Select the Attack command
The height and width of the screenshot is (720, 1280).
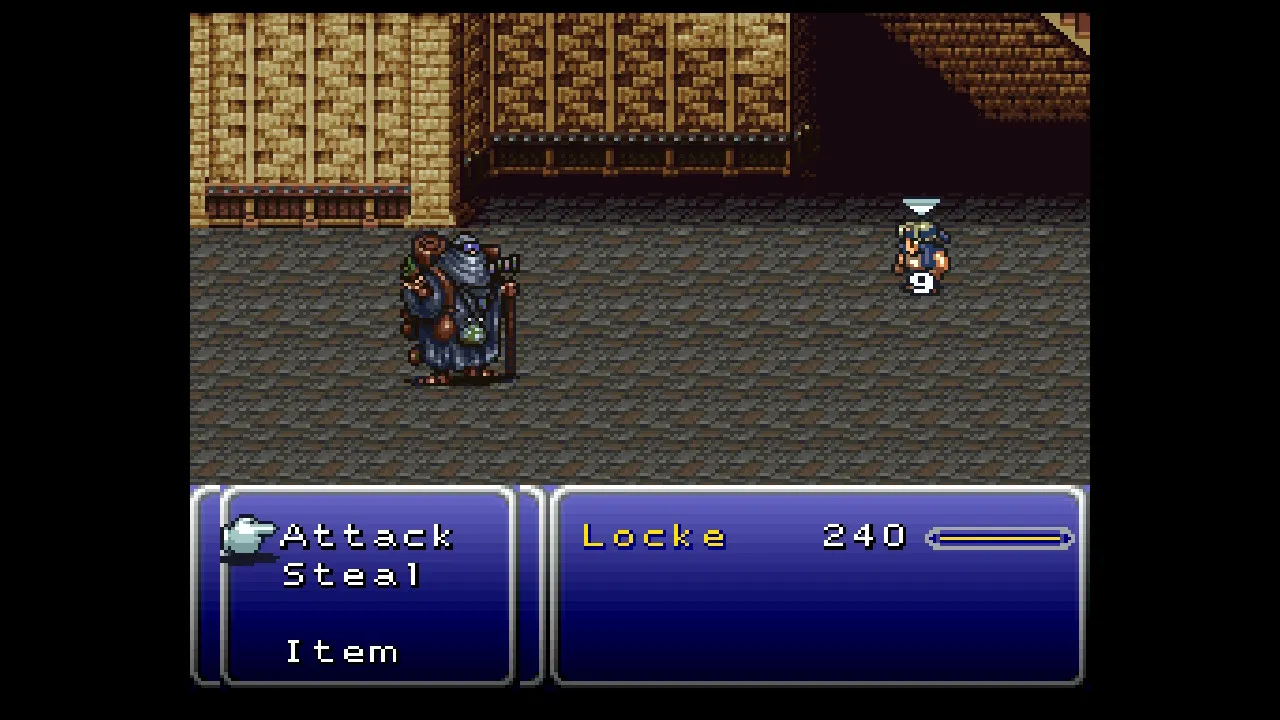click(x=368, y=537)
